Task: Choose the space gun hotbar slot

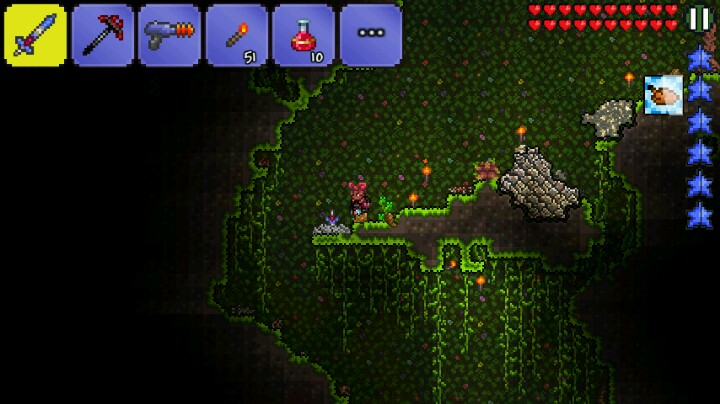Action: pos(170,35)
